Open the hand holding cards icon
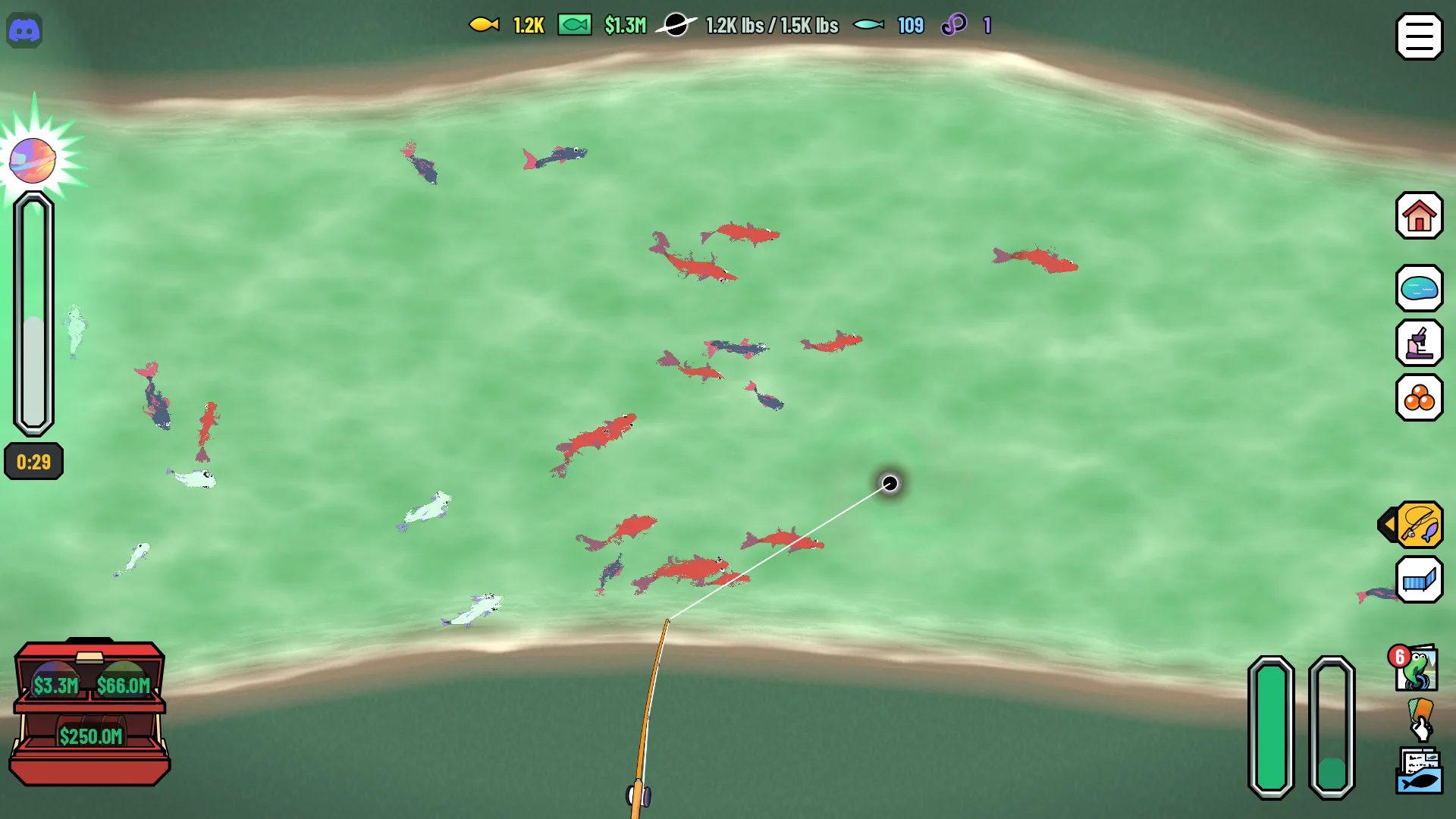The height and width of the screenshot is (819, 1456). [x=1420, y=720]
